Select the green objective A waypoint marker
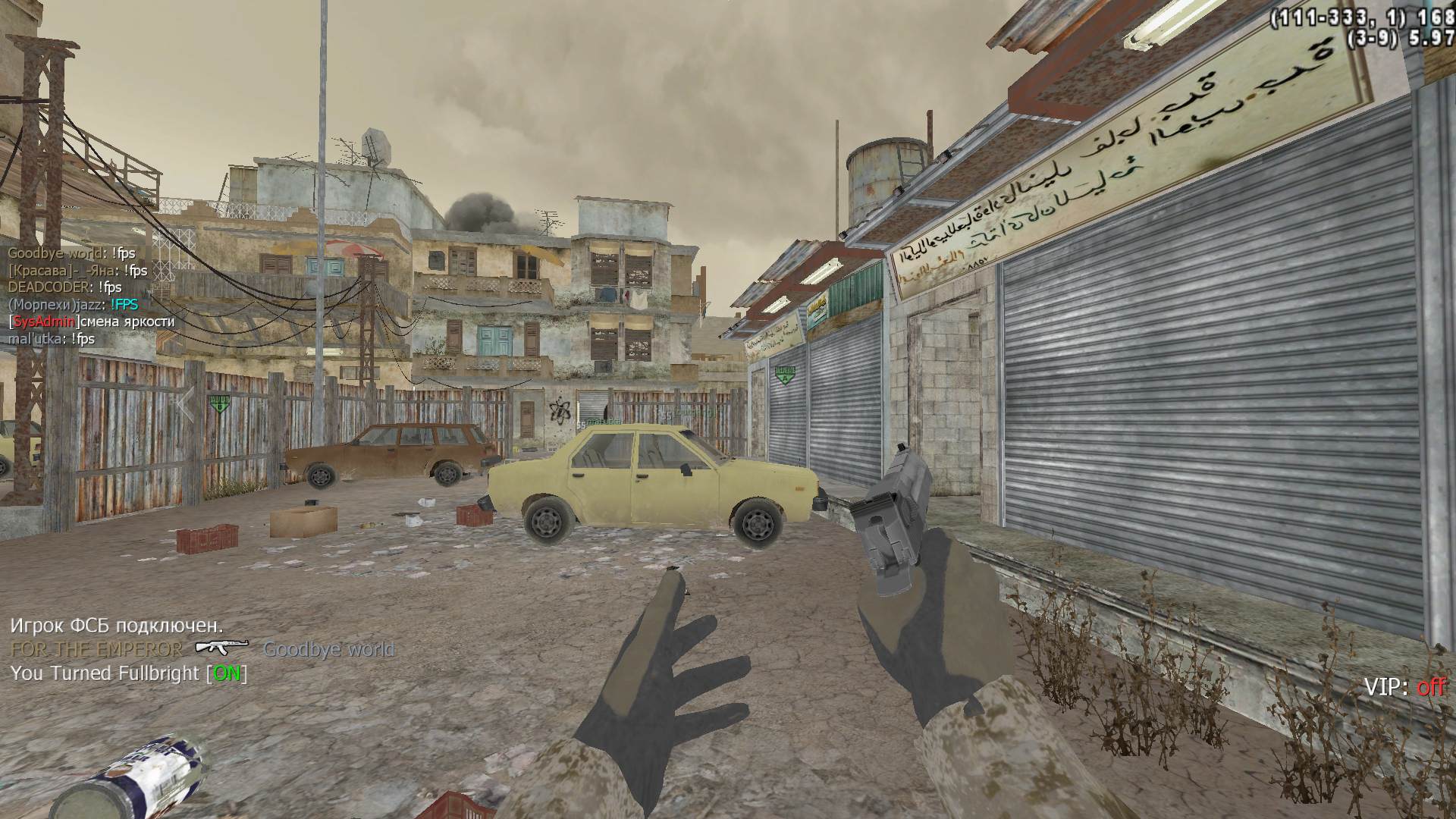 point(783,373)
